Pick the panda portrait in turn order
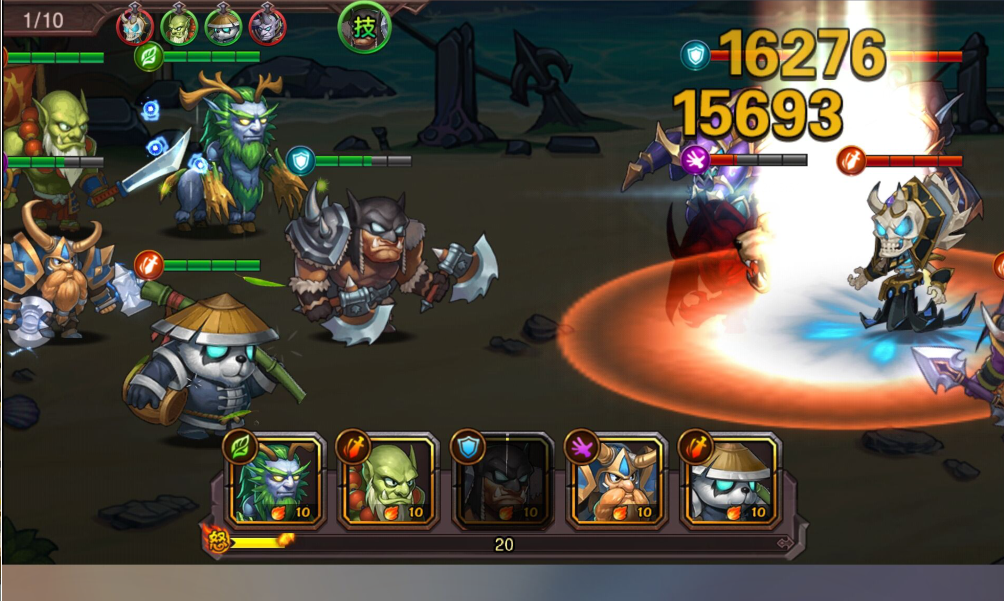Viewport: 1004px width, 601px height. [x=223, y=25]
